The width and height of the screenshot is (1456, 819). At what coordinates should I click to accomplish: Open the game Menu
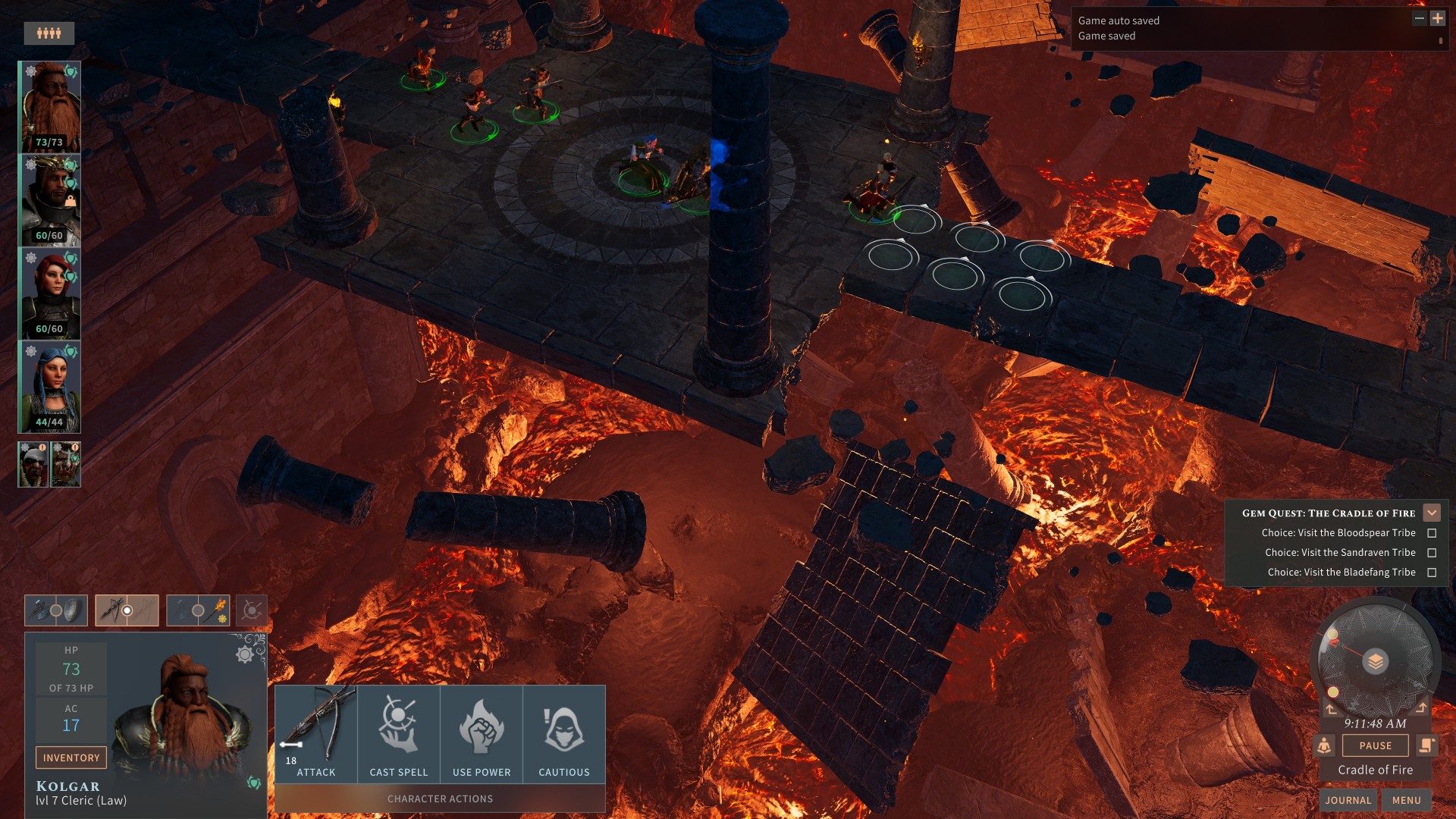click(1406, 800)
